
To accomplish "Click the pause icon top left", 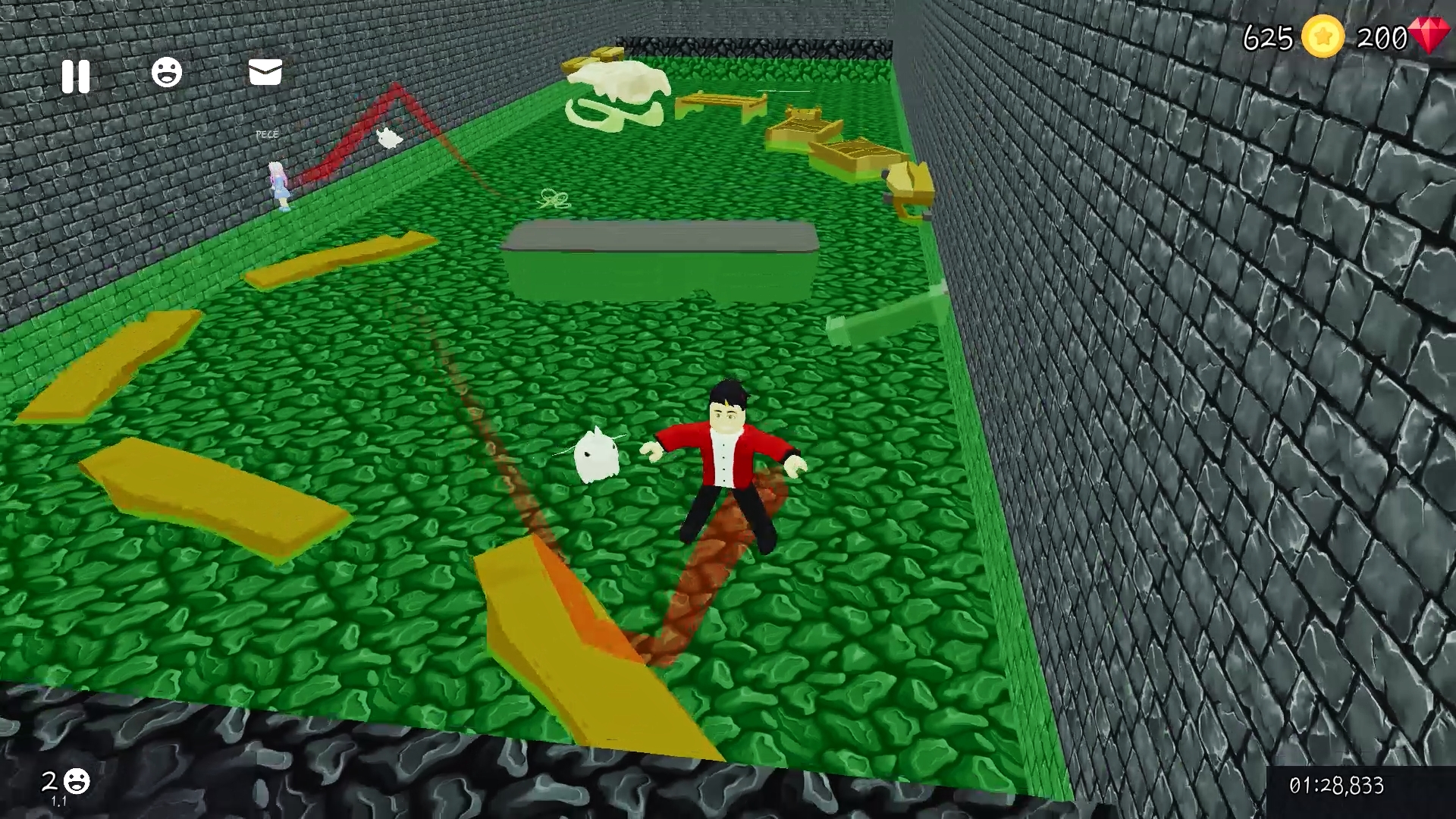I will pyautogui.click(x=74, y=75).
